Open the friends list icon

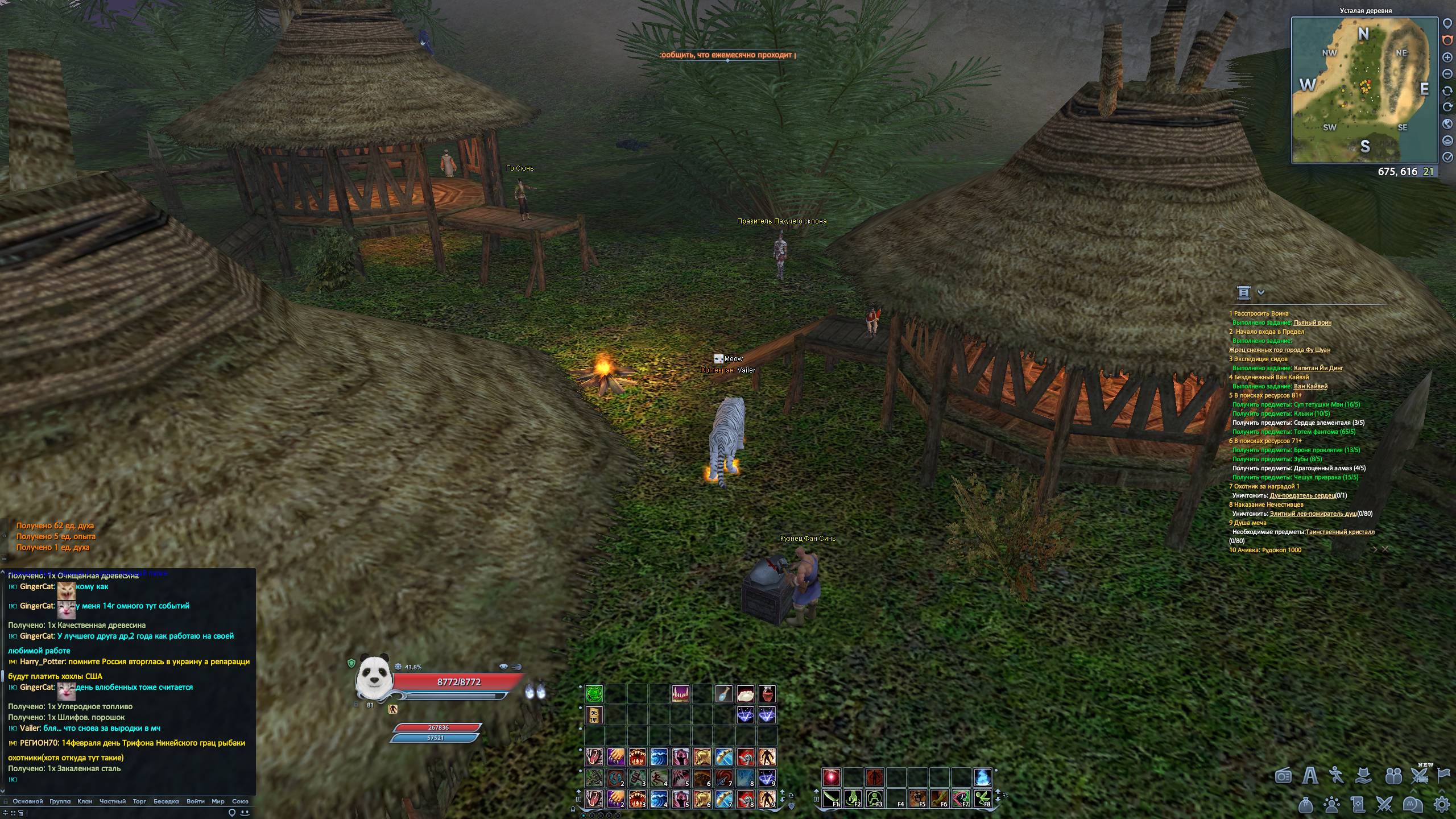[1393, 776]
